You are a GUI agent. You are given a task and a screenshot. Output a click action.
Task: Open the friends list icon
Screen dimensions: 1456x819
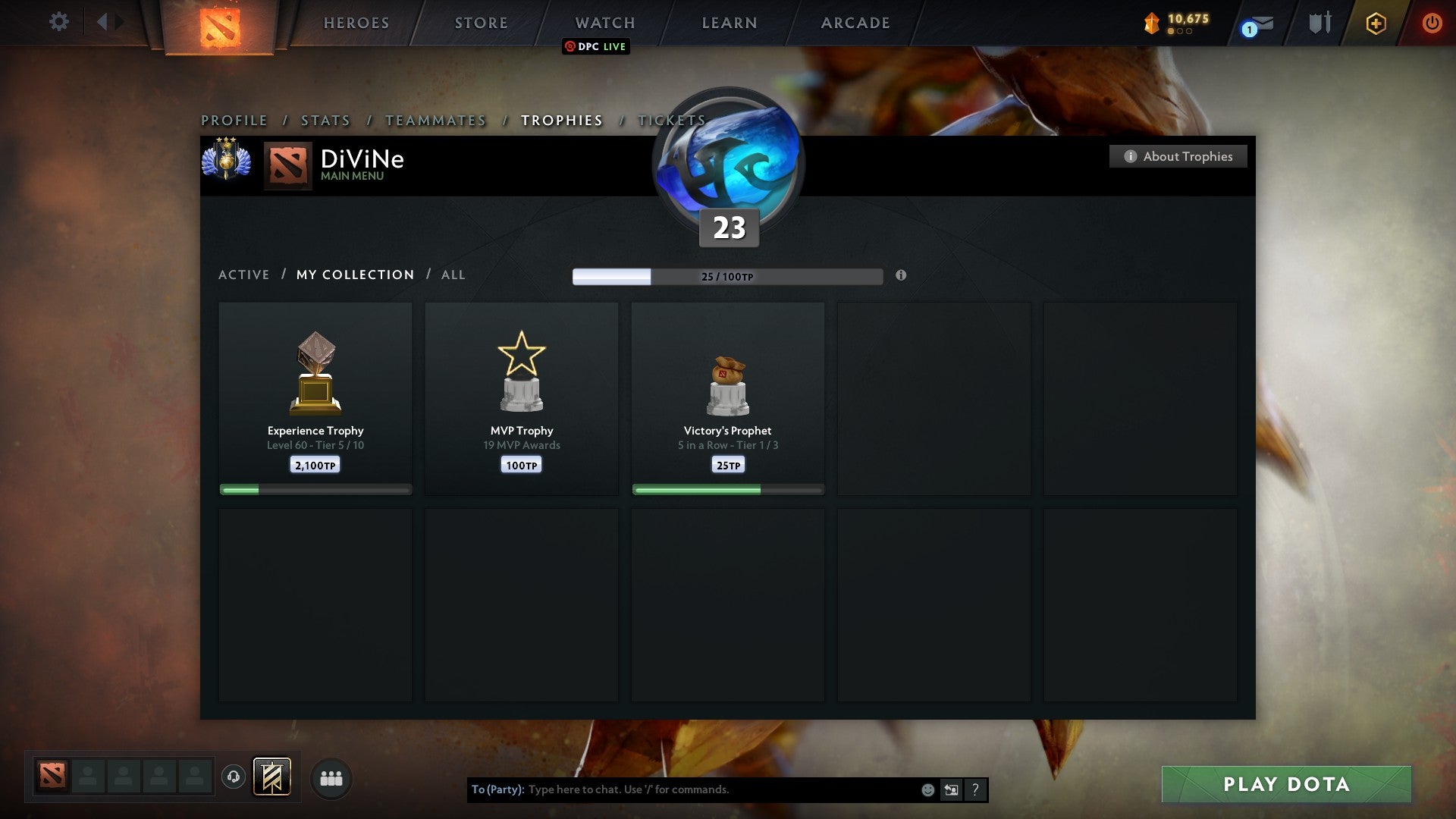point(331,777)
